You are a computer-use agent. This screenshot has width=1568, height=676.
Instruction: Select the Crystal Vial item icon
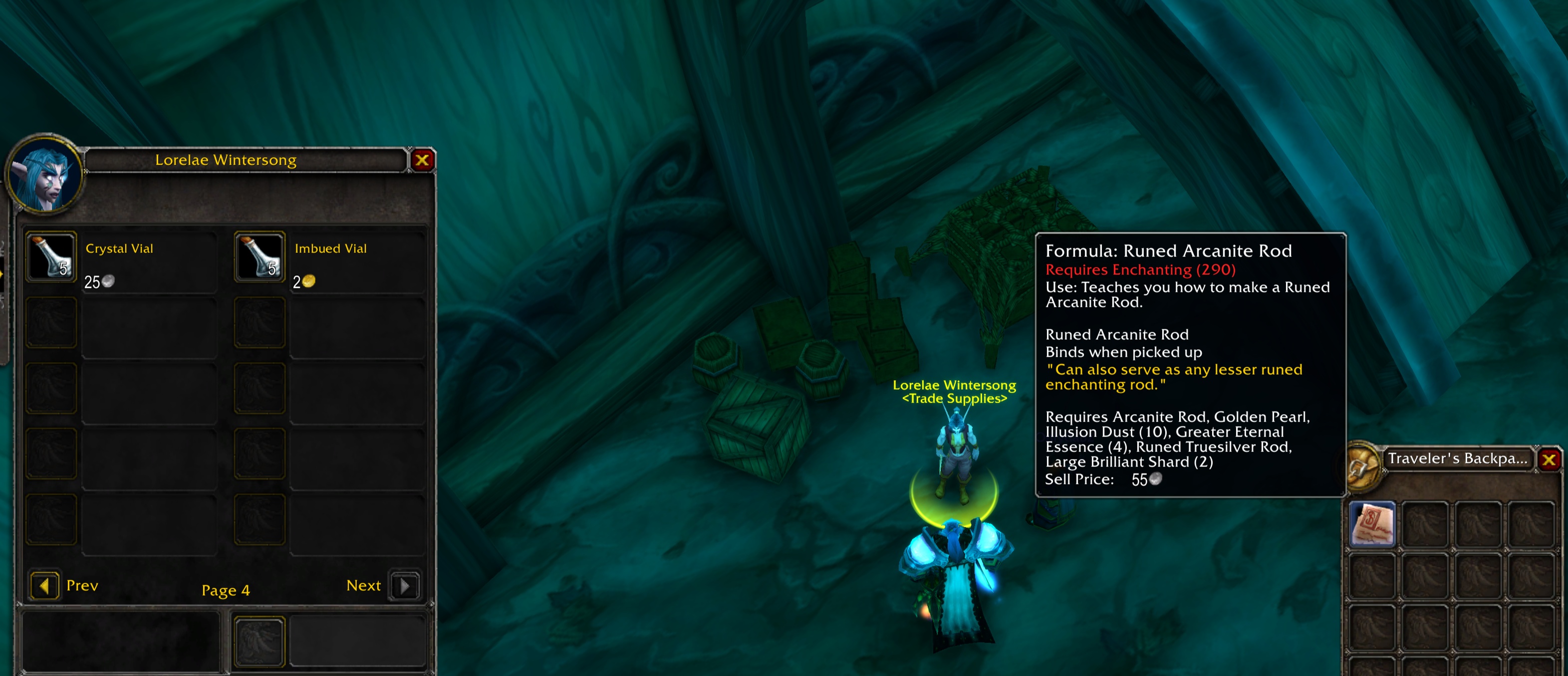(51, 258)
